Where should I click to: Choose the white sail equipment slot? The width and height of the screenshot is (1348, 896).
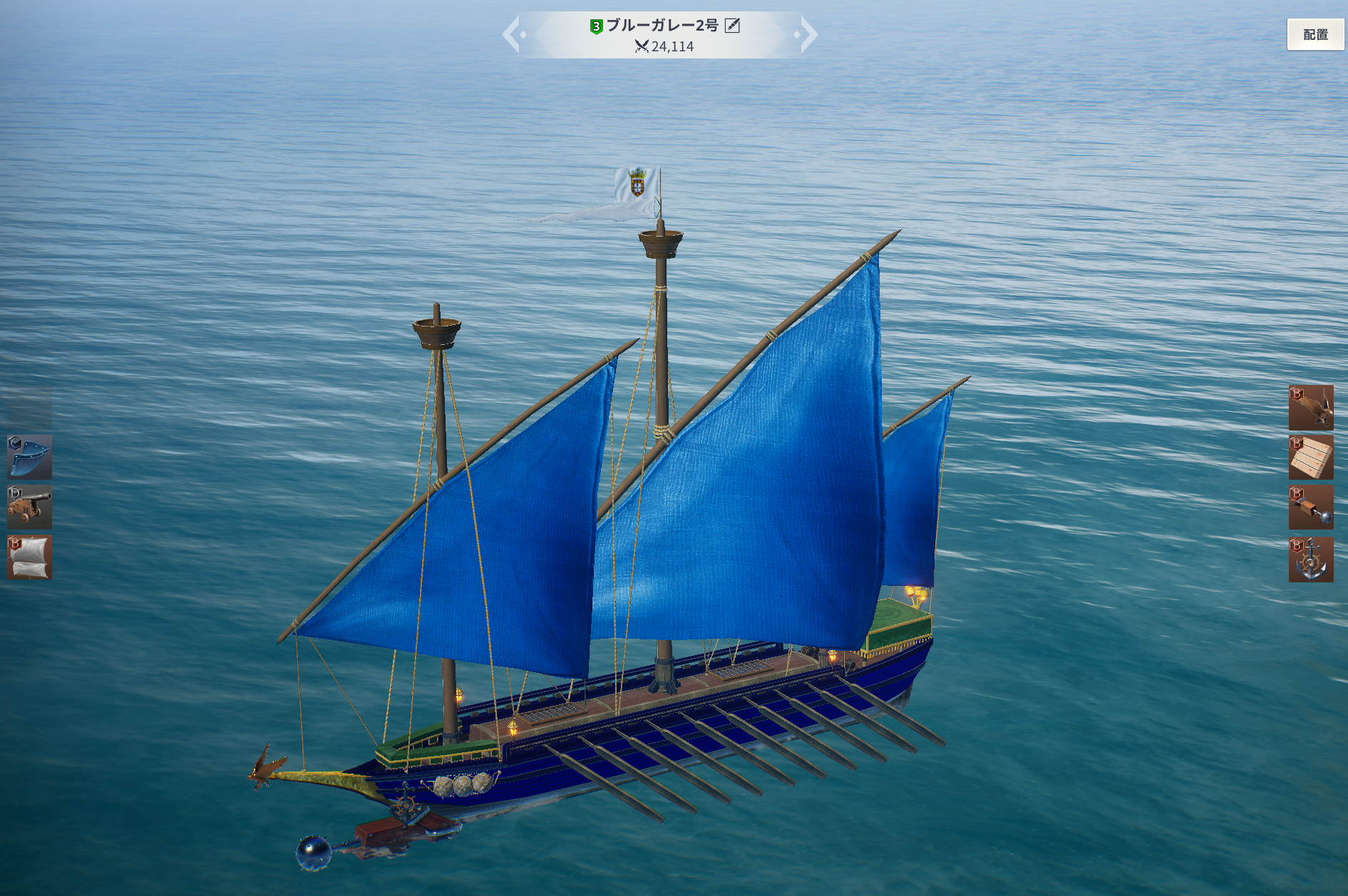pyautogui.click(x=29, y=557)
